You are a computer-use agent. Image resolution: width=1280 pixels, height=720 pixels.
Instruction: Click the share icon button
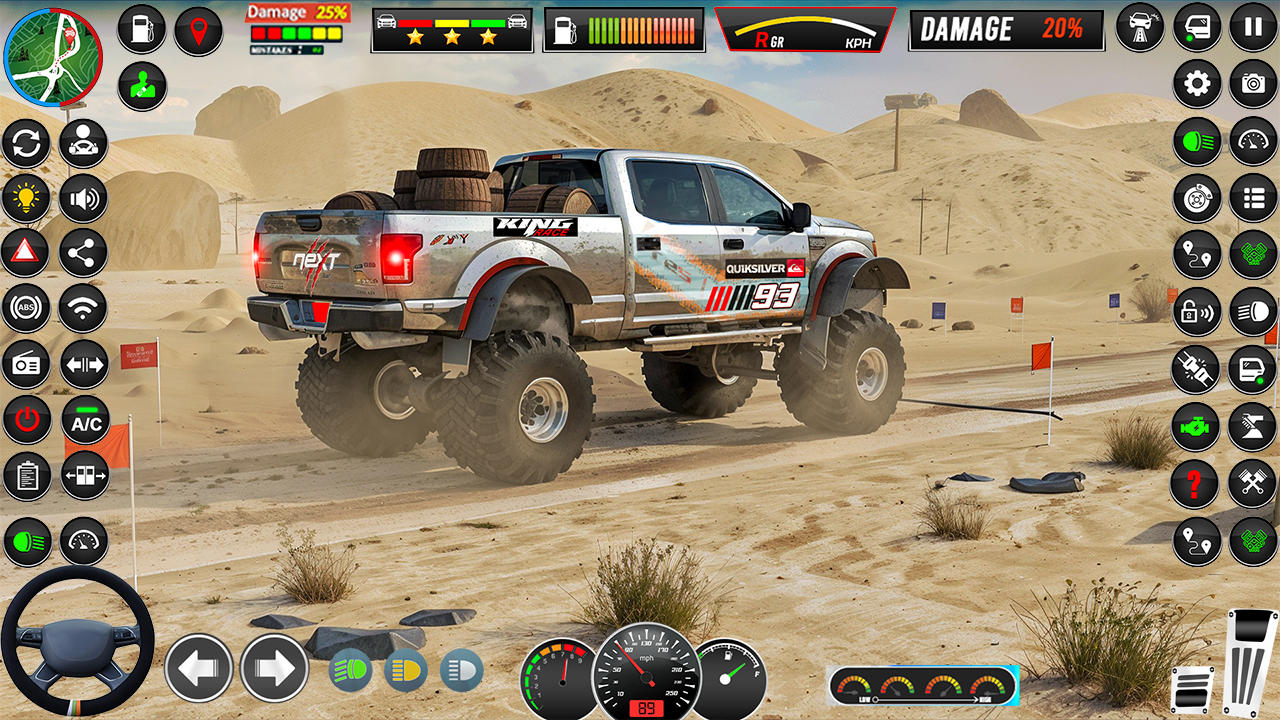point(83,254)
